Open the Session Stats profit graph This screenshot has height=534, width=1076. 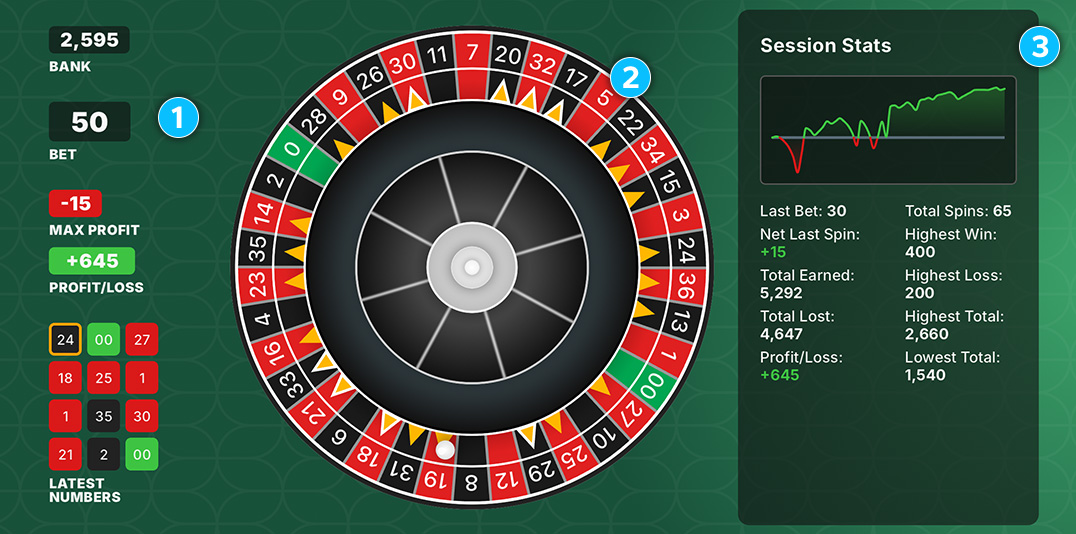888,129
